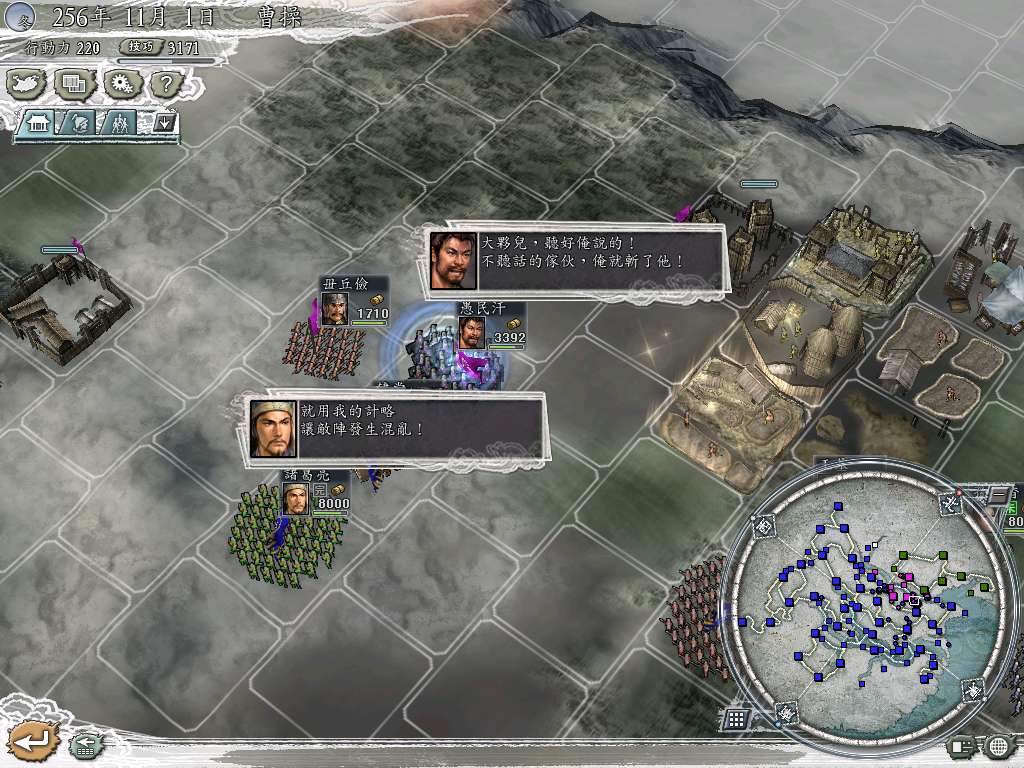Click the small green arrow list button

(x=84, y=744)
